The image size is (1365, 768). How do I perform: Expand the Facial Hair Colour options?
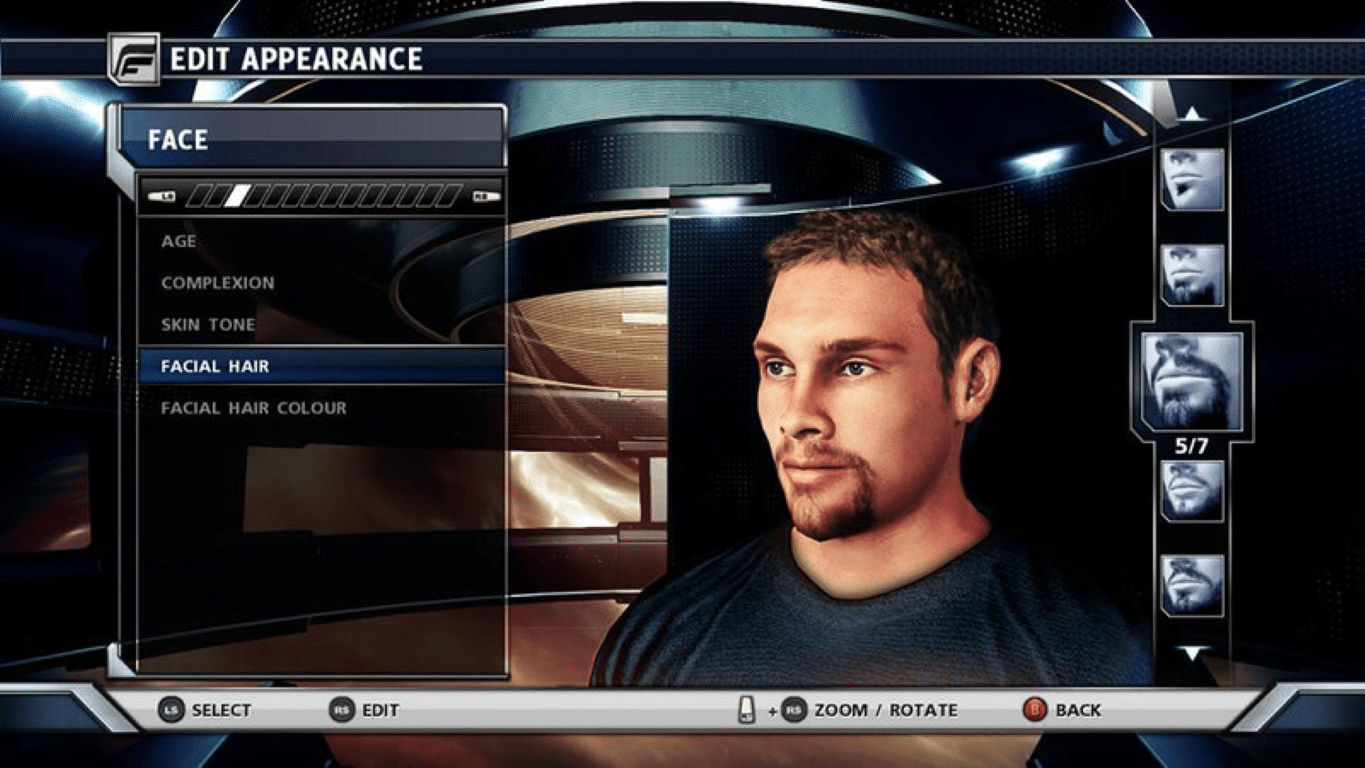click(x=253, y=407)
